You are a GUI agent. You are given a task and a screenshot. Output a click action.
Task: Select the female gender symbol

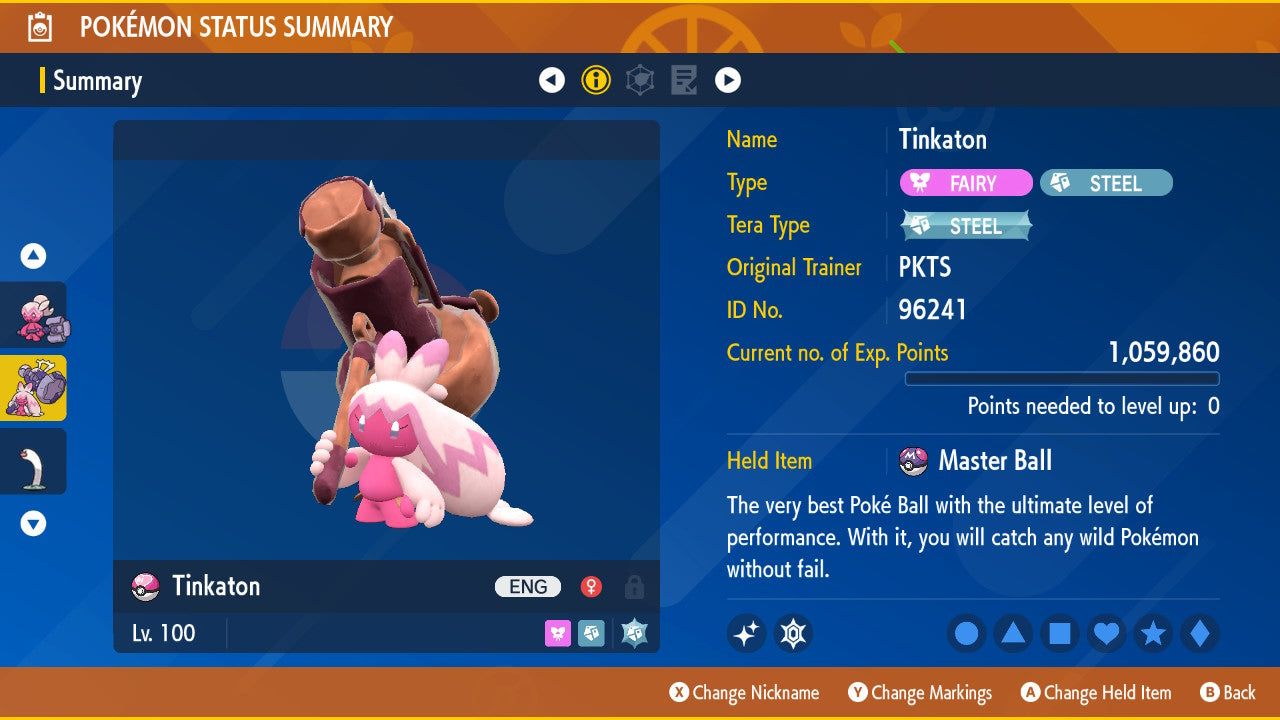[x=590, y=587]
